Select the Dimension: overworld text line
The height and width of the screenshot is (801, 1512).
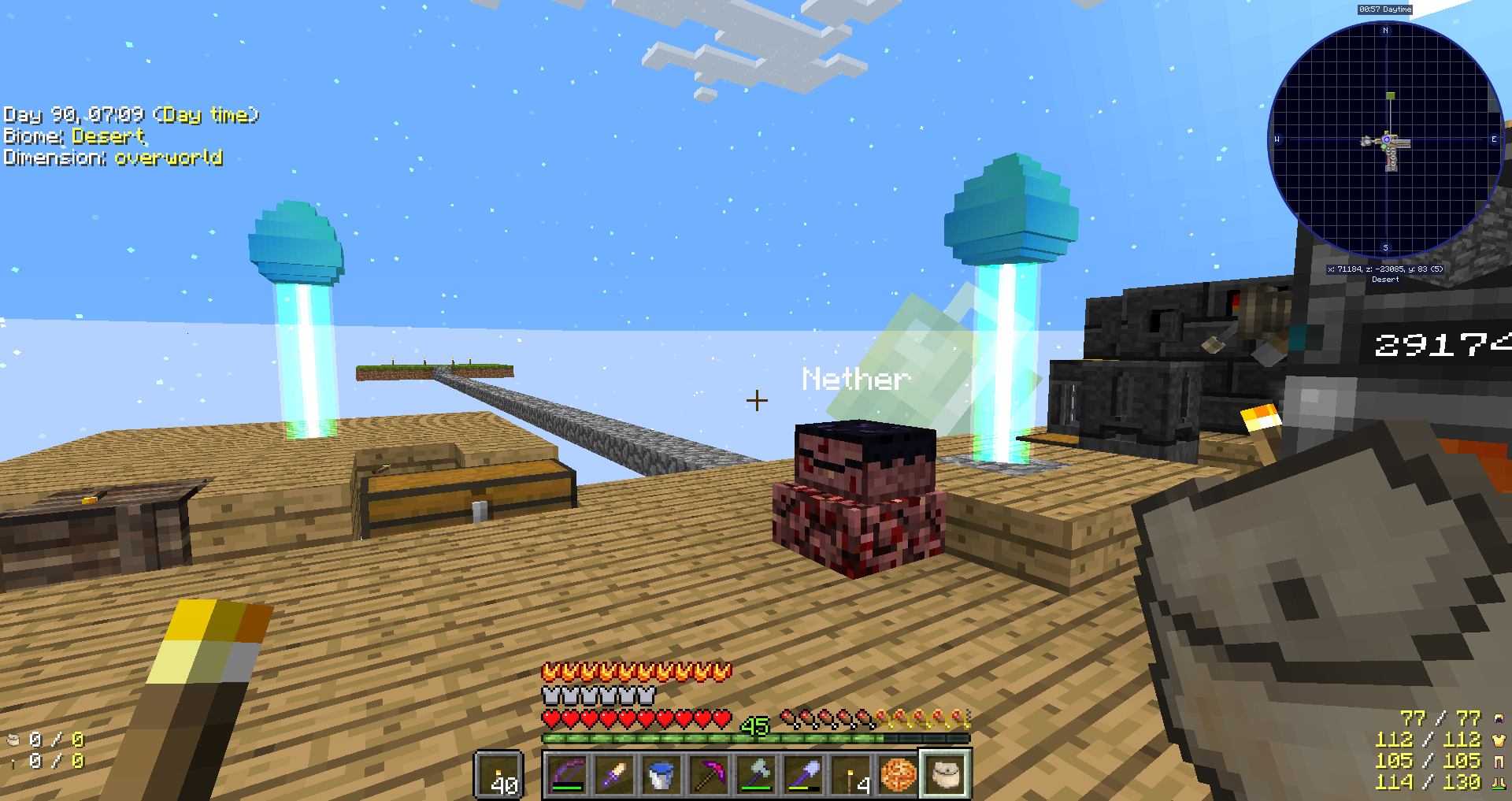113,158
